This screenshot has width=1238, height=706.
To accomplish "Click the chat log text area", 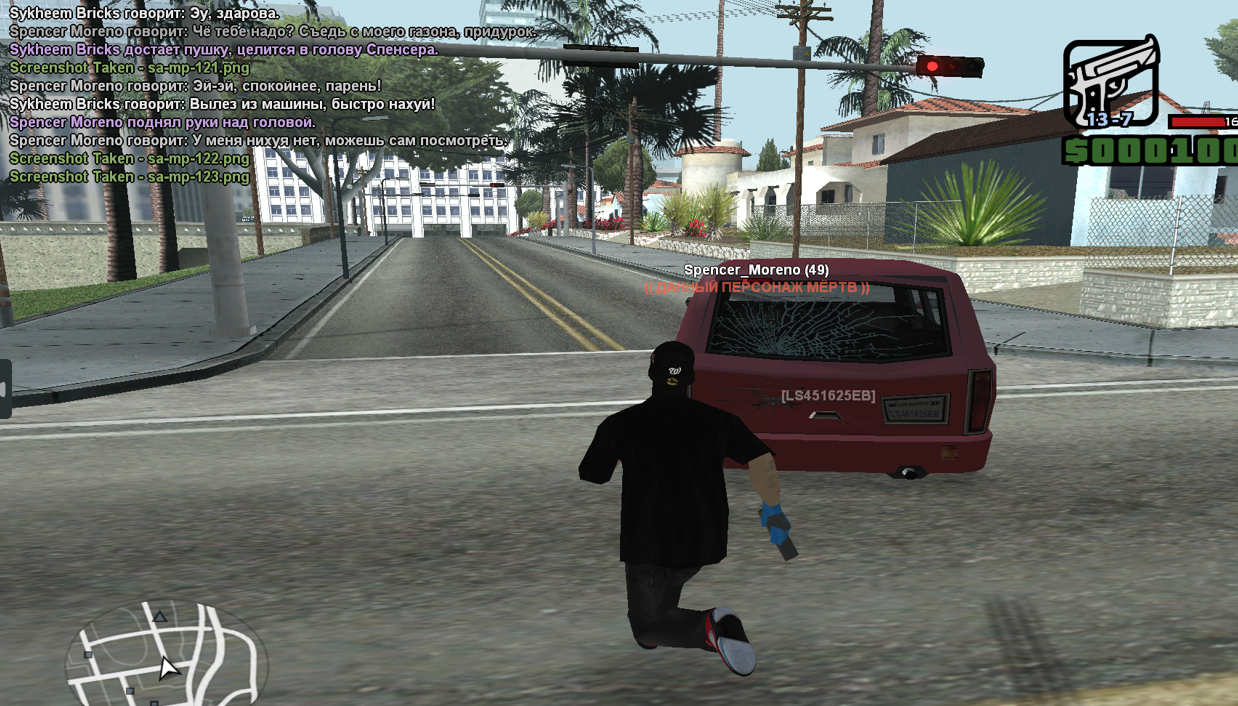I will point(270,95).
